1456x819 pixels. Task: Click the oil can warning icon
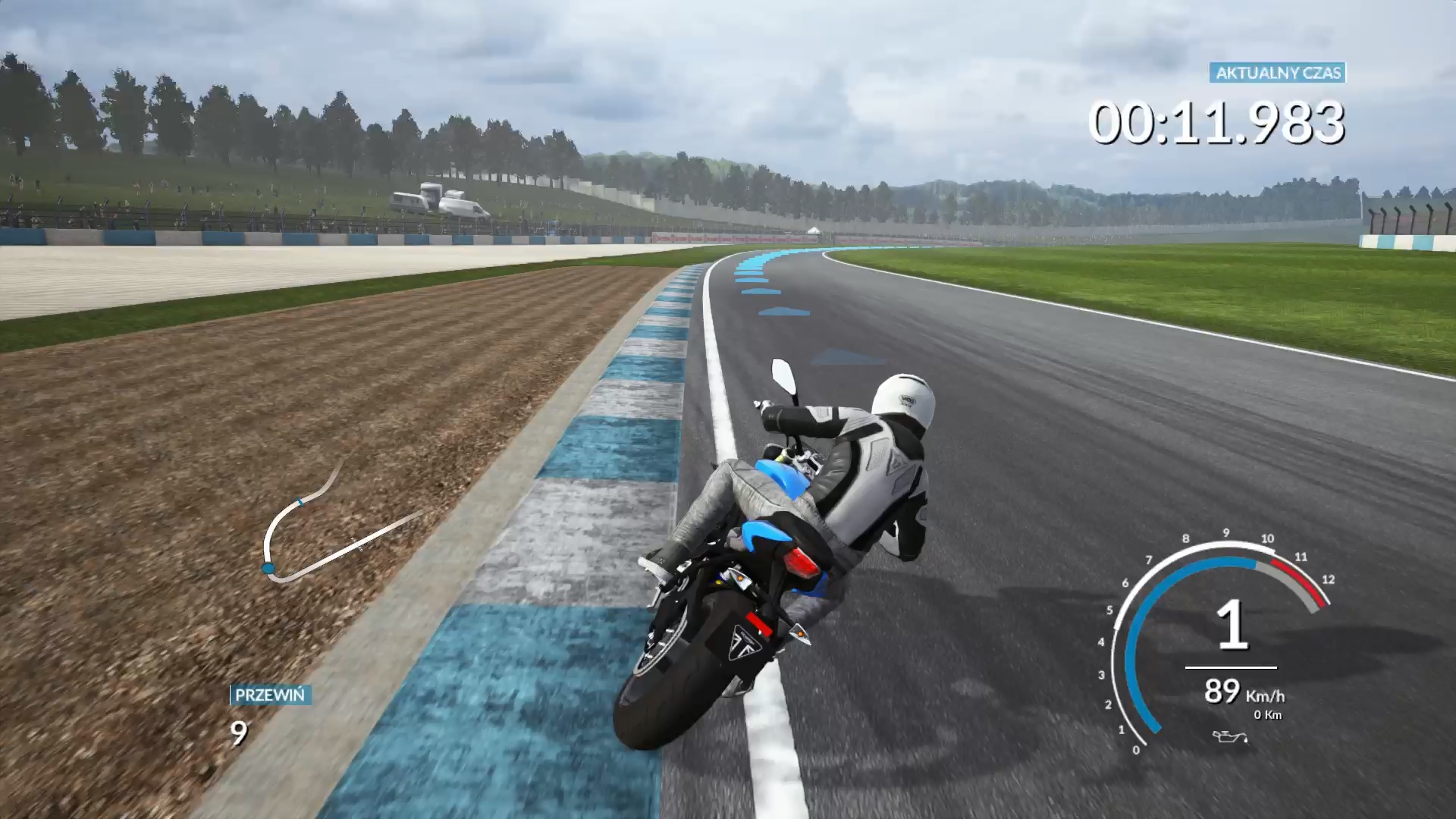(1229, 736)
